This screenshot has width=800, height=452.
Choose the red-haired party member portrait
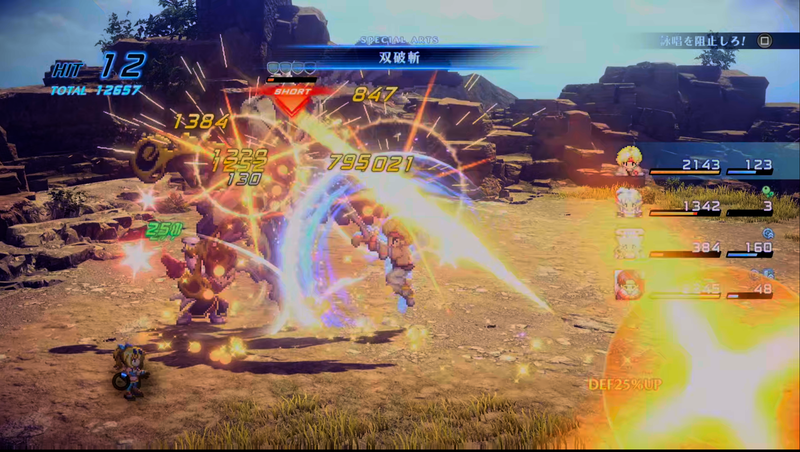pos(629,285)
